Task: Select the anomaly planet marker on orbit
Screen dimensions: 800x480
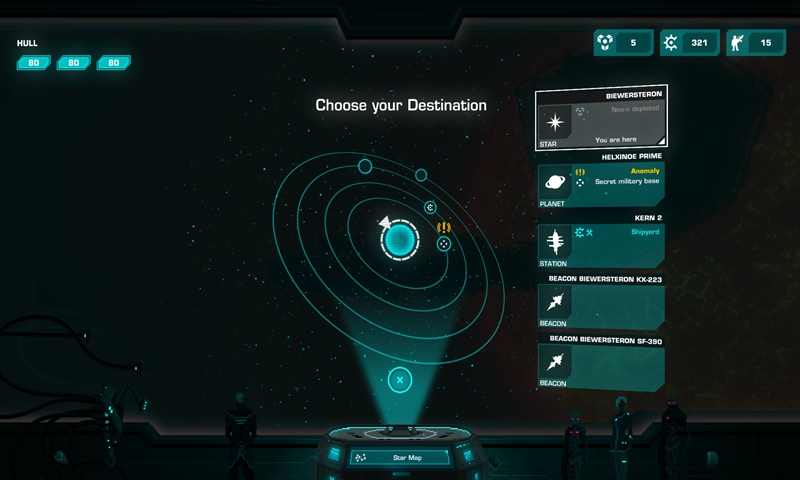Action: (444, 243)
